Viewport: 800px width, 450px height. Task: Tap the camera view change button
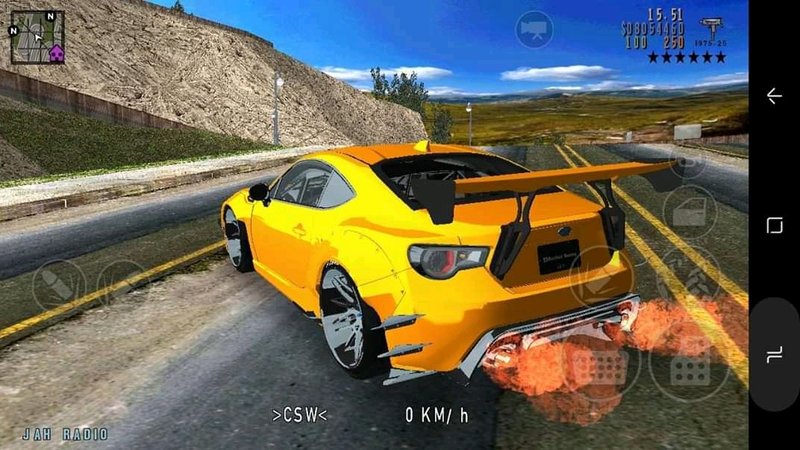pos(534,29)
